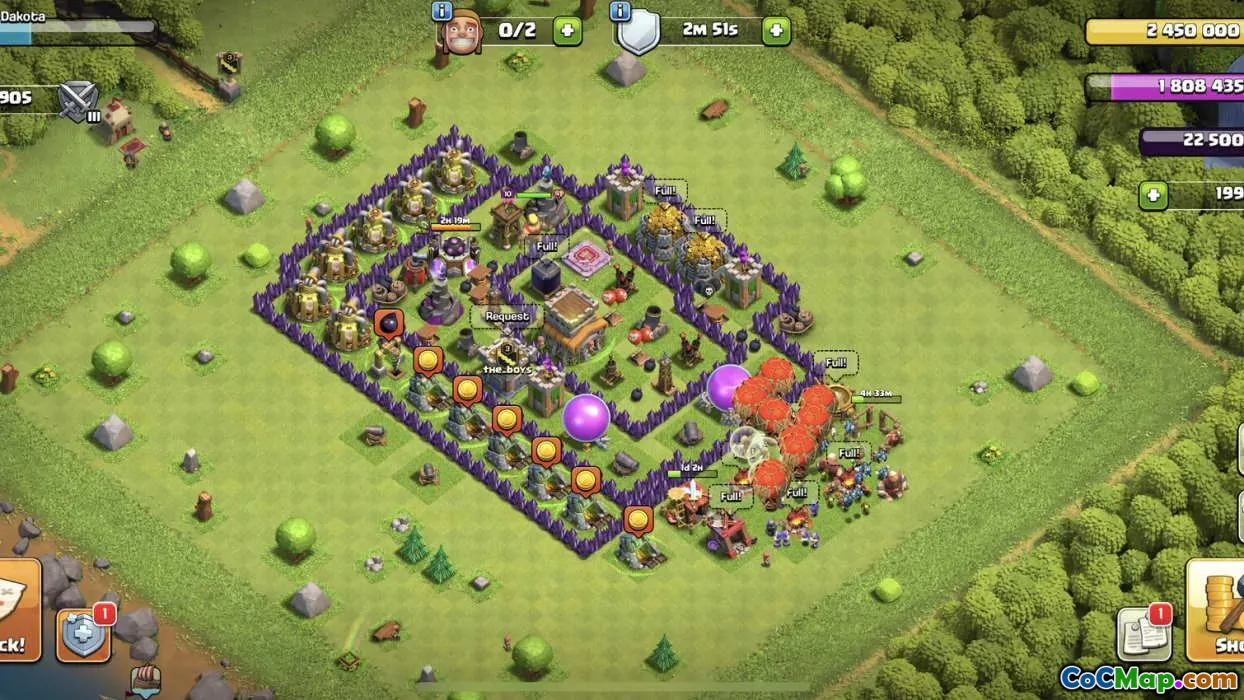Open the Attack button

point(18,610)
